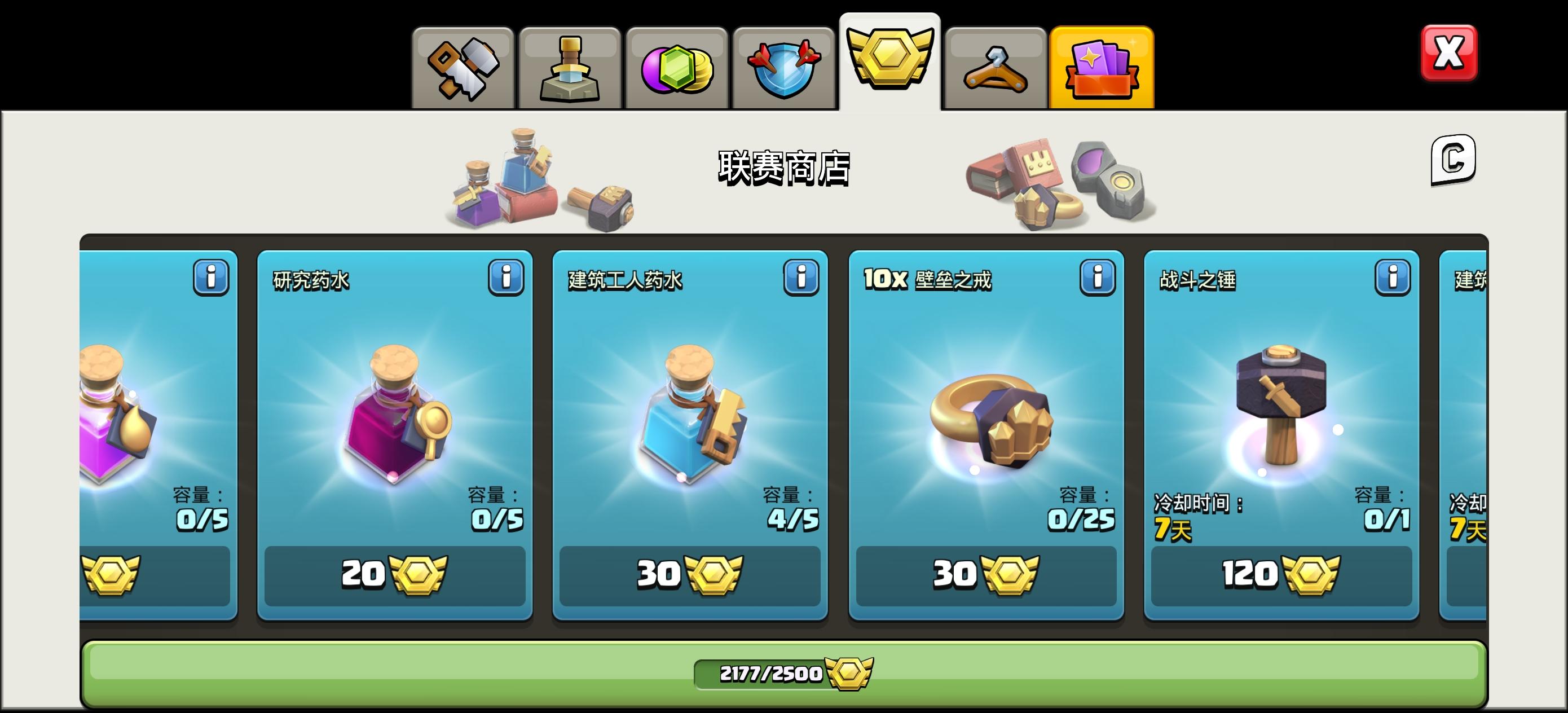Open the Season Pass cards tab

click(1102, 63)
